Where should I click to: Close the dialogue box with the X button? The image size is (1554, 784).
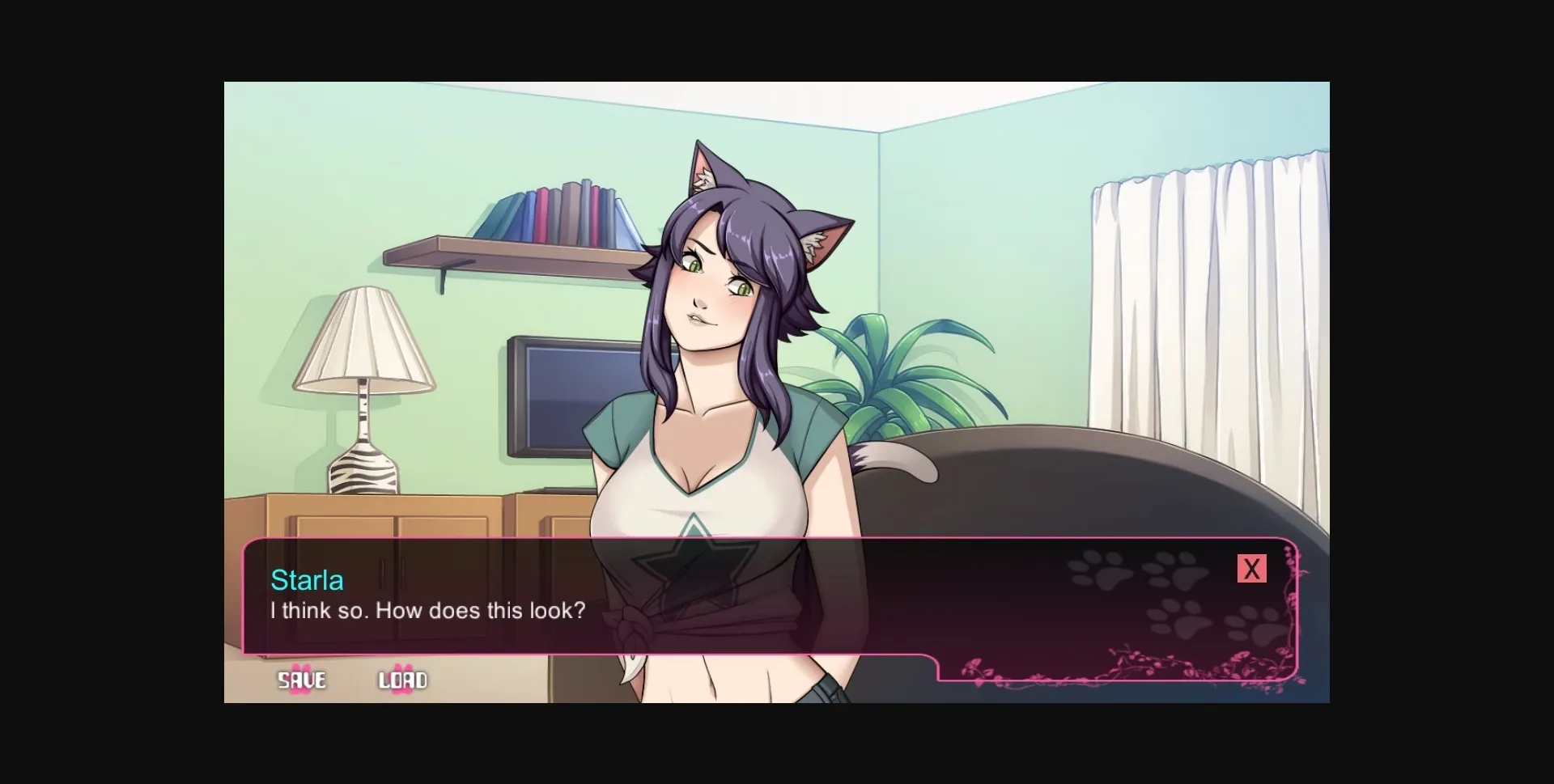[1252, 568]
